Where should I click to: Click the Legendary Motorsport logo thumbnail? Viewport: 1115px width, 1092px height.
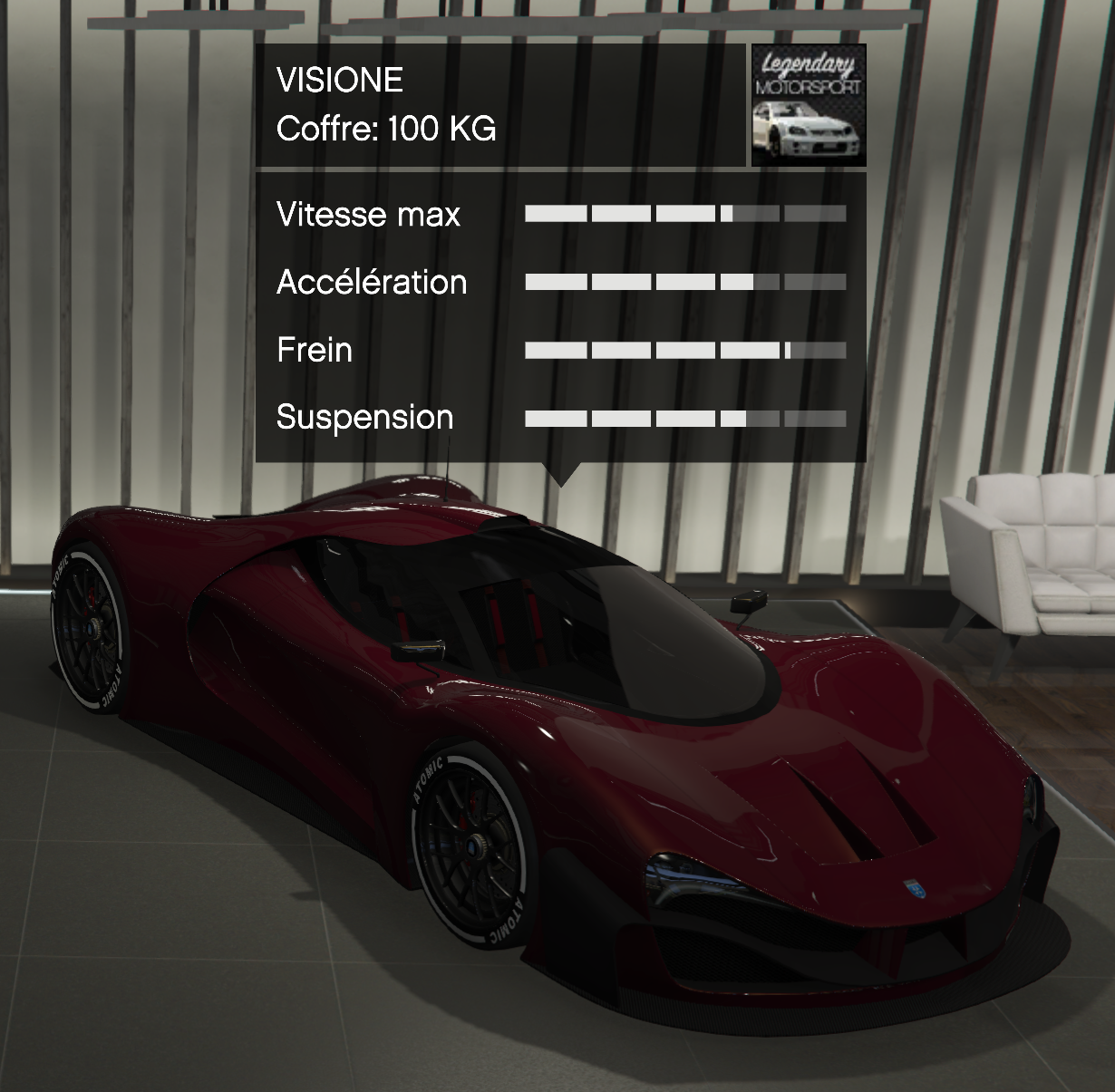tap(808, 105)
